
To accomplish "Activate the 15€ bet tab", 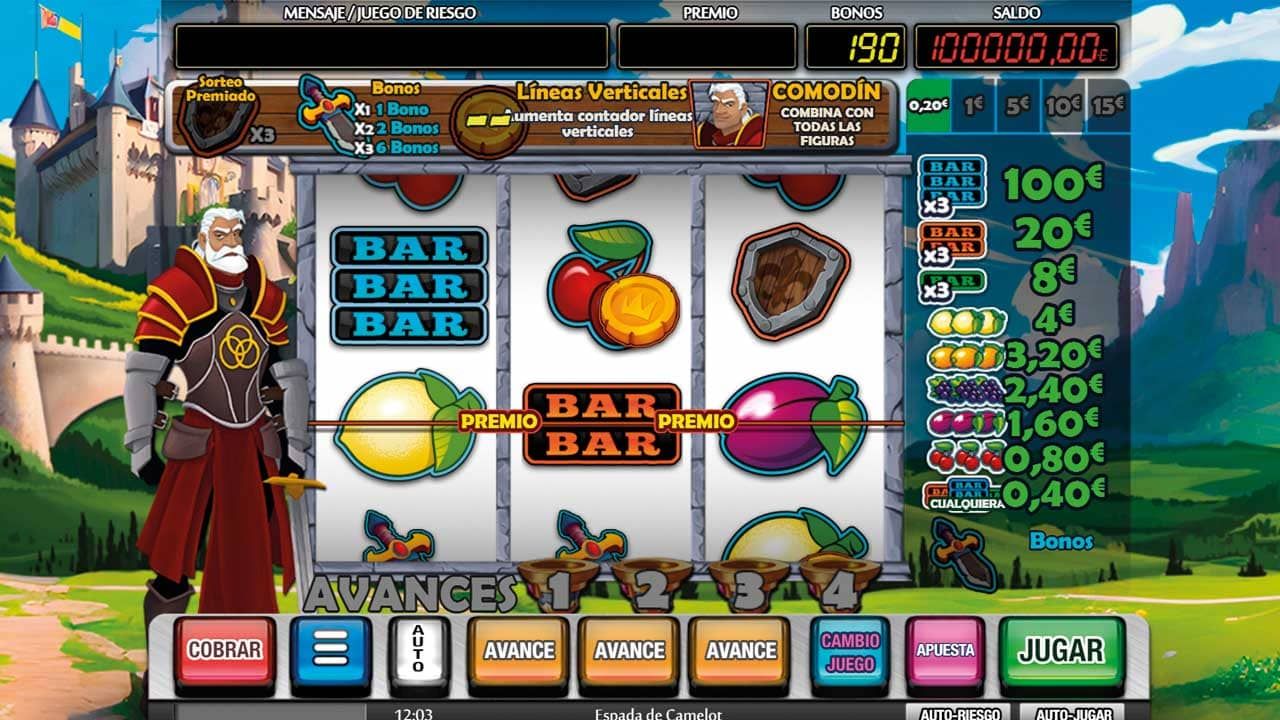I will tap(1107, 105).
